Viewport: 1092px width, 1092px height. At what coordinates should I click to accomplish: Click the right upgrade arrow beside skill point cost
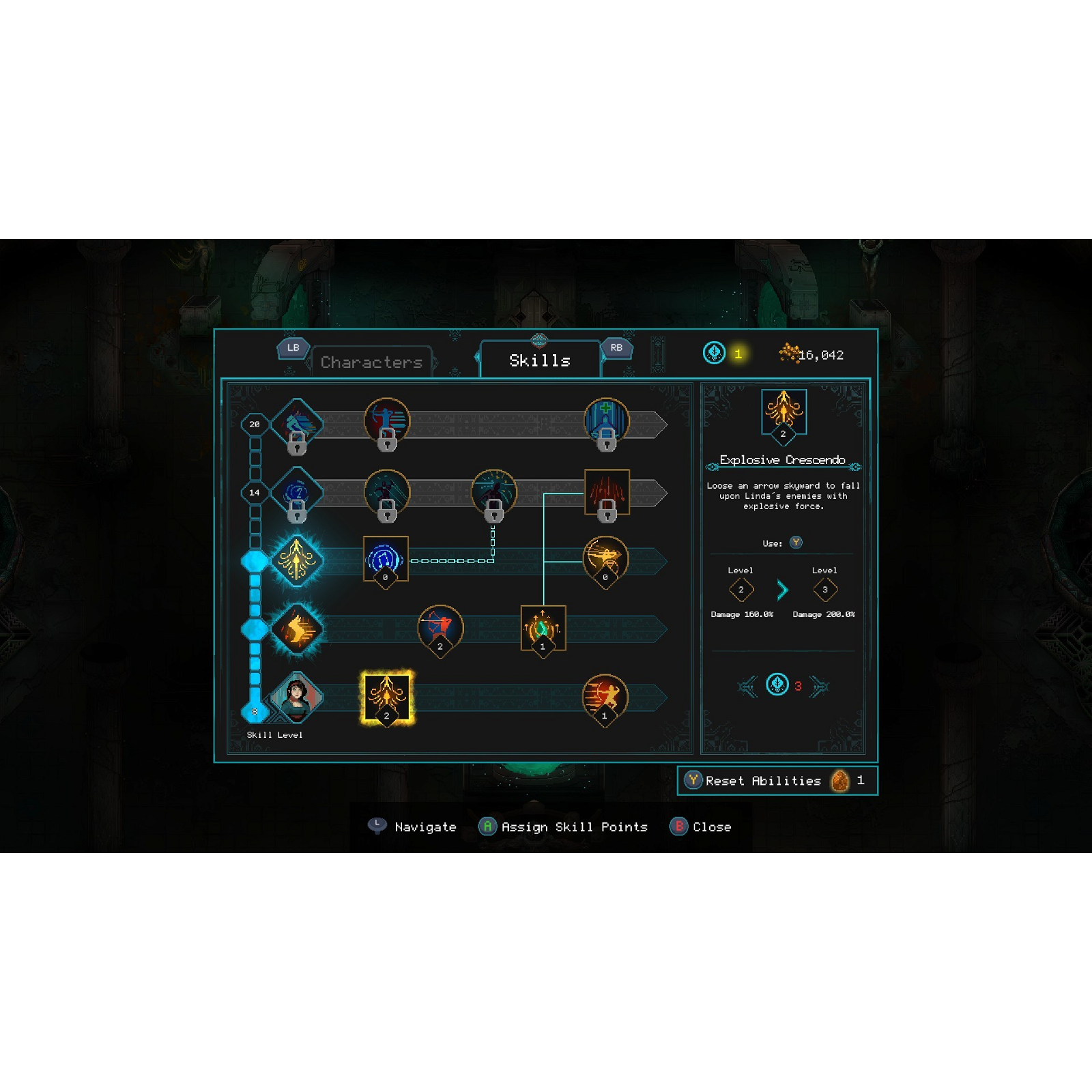[x=819, y=687]
